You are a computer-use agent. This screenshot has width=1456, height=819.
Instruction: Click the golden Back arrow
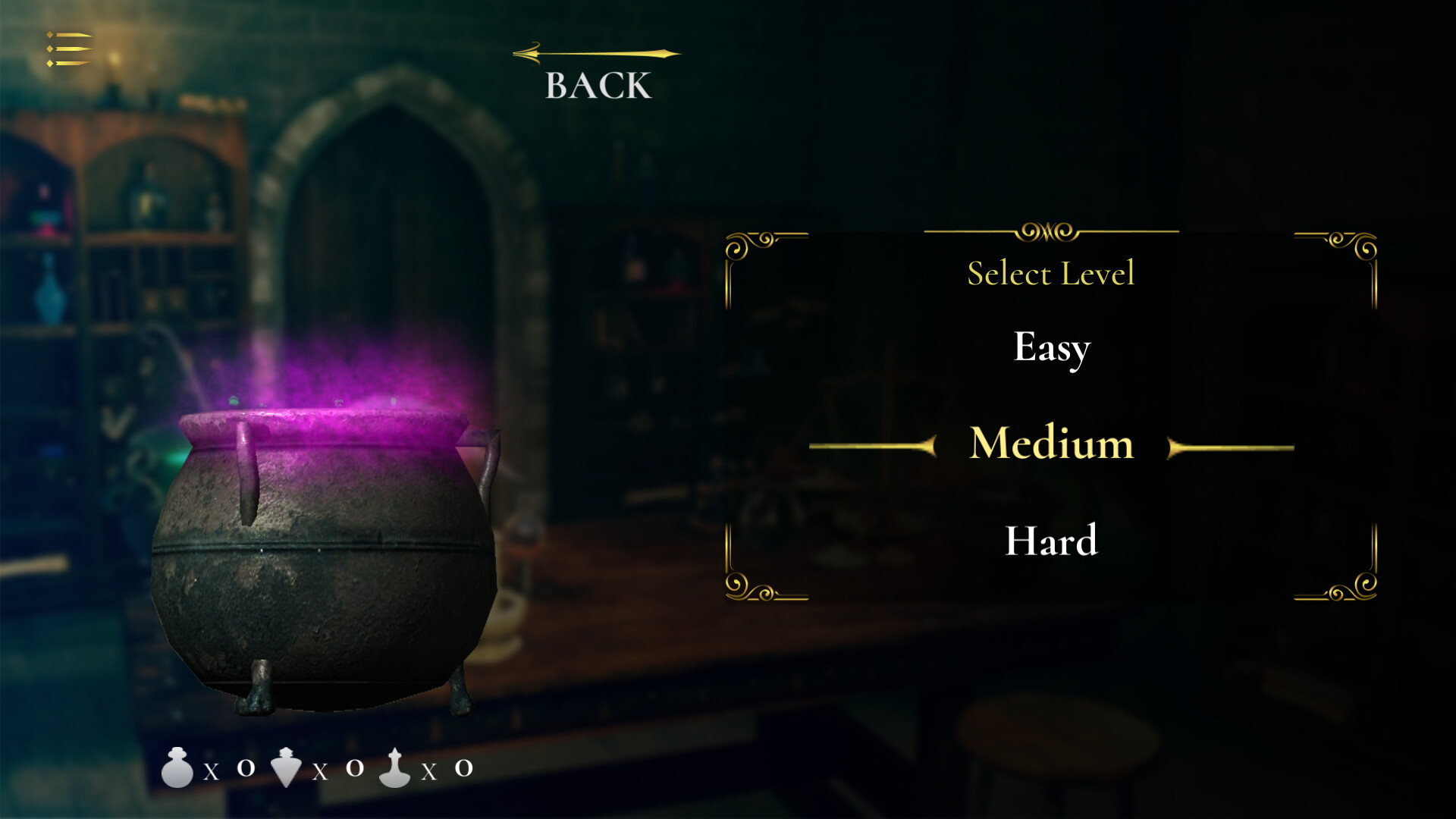click(x=595, y=53)
